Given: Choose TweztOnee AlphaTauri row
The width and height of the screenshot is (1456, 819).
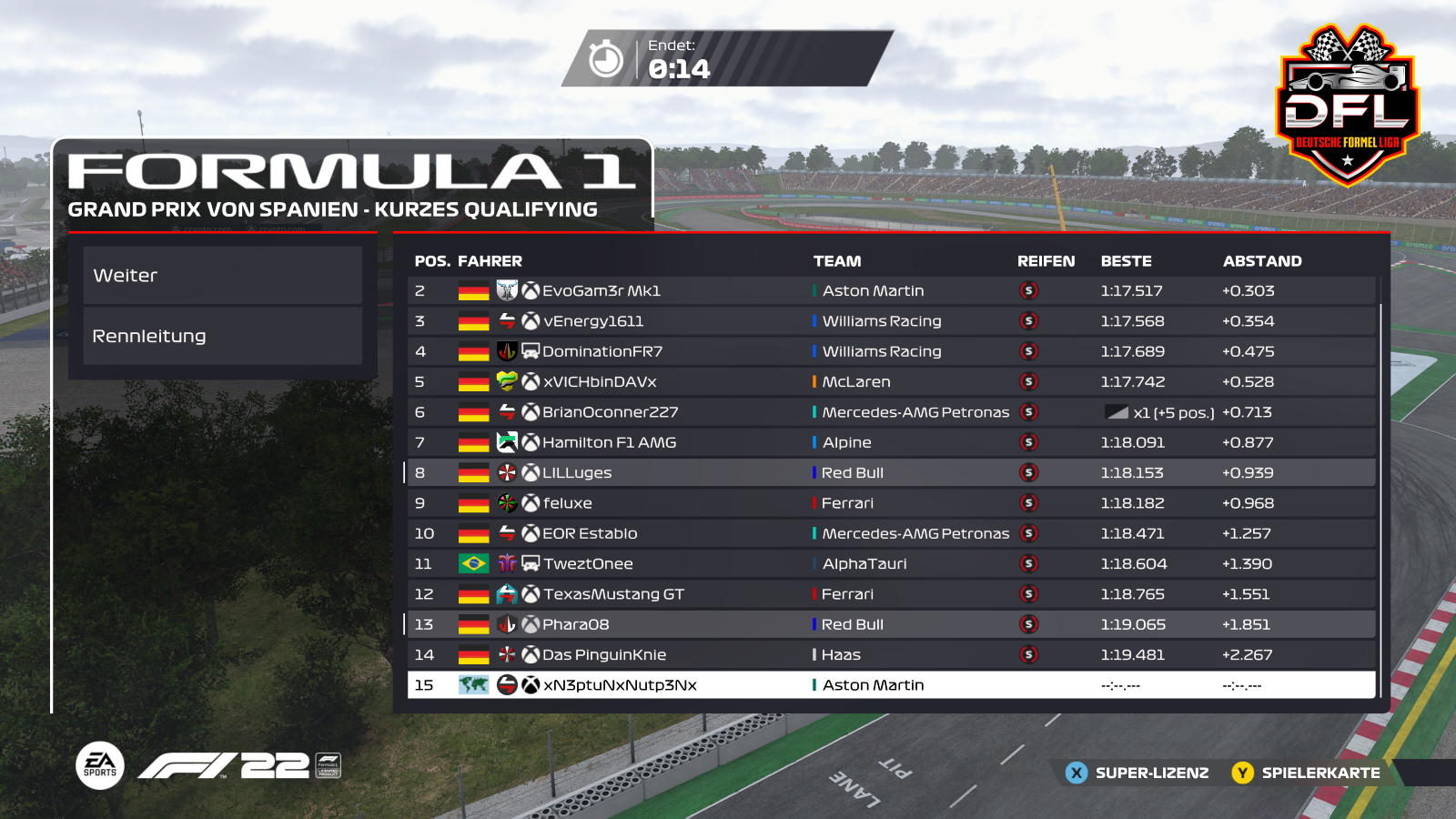Looking at the screenshot, I should tap(890, 564).
